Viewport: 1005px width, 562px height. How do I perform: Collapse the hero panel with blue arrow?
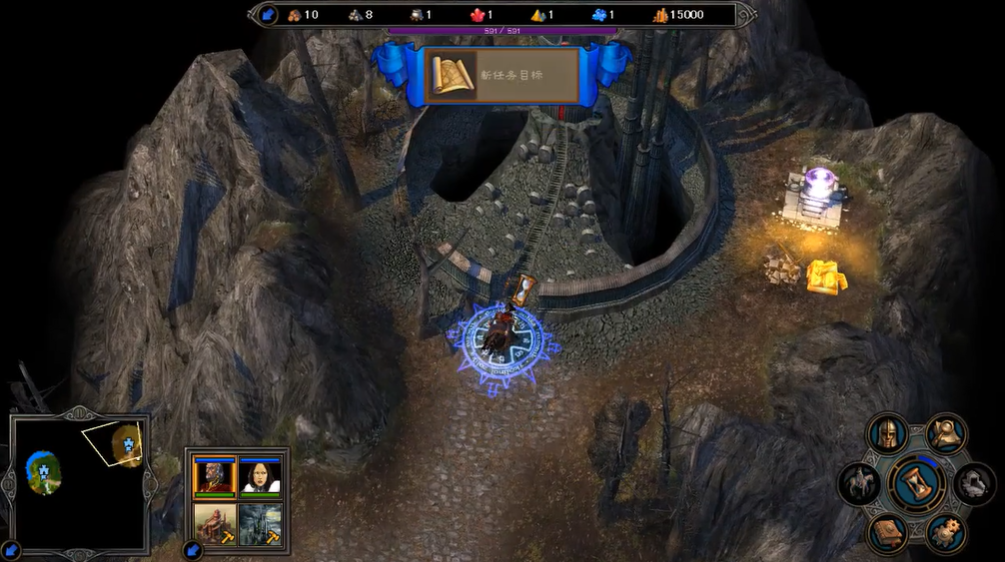192,550
